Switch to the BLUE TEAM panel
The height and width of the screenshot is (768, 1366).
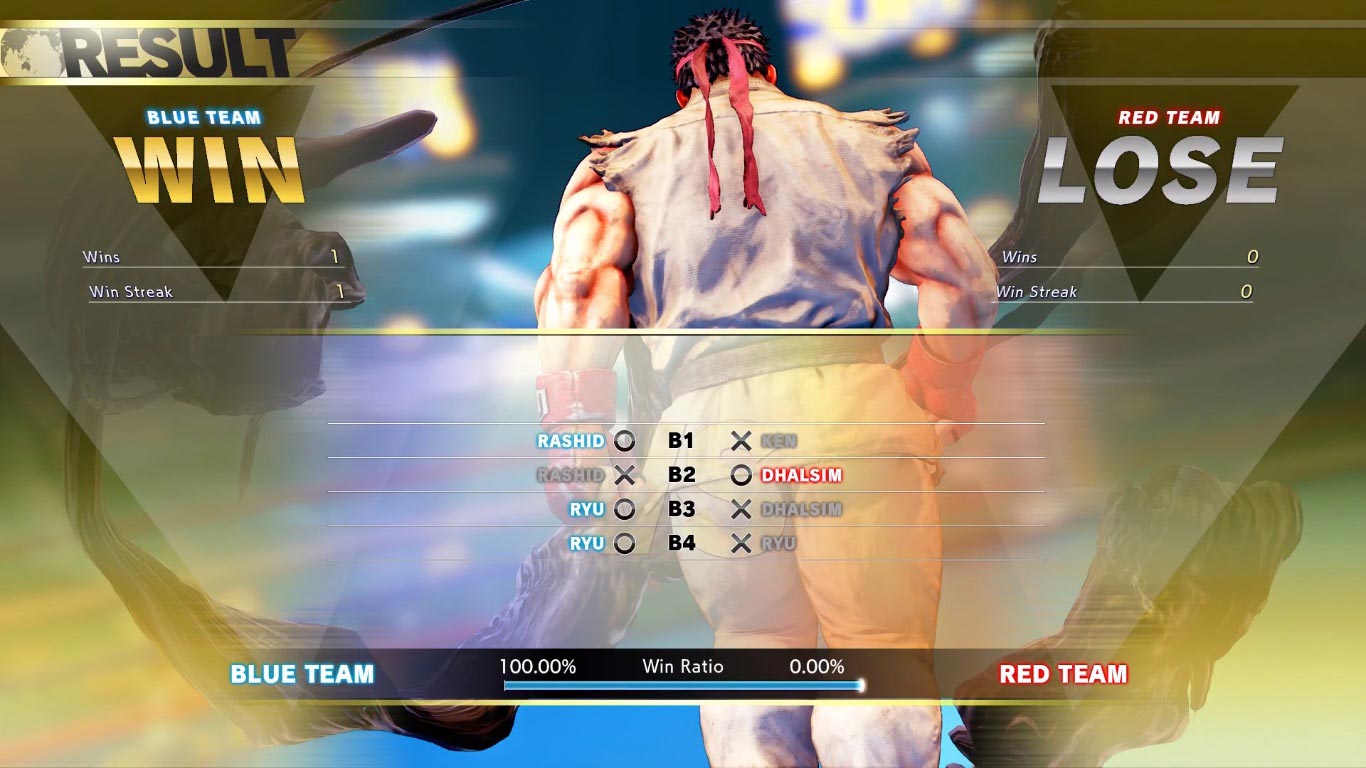tap(300, 674)
